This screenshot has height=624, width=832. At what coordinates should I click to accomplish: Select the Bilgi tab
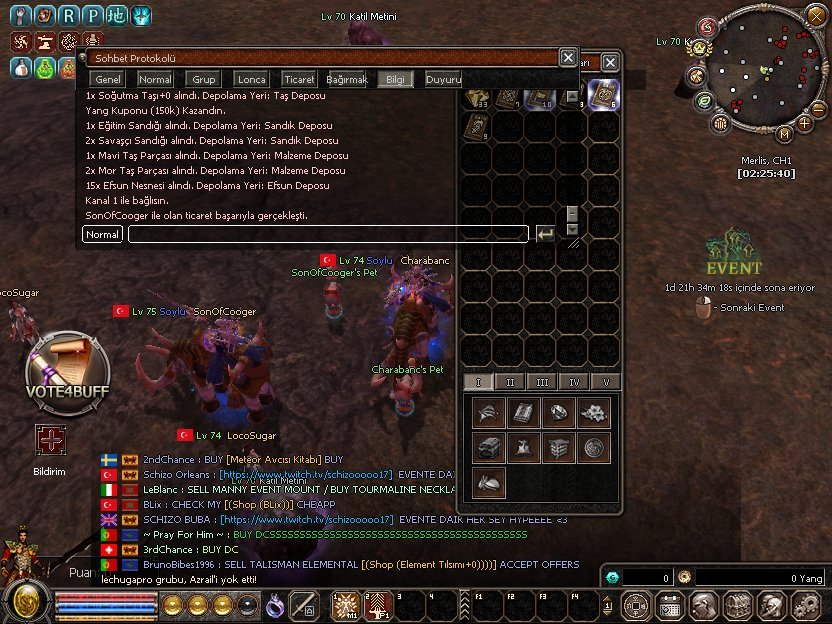click(395, 79)
